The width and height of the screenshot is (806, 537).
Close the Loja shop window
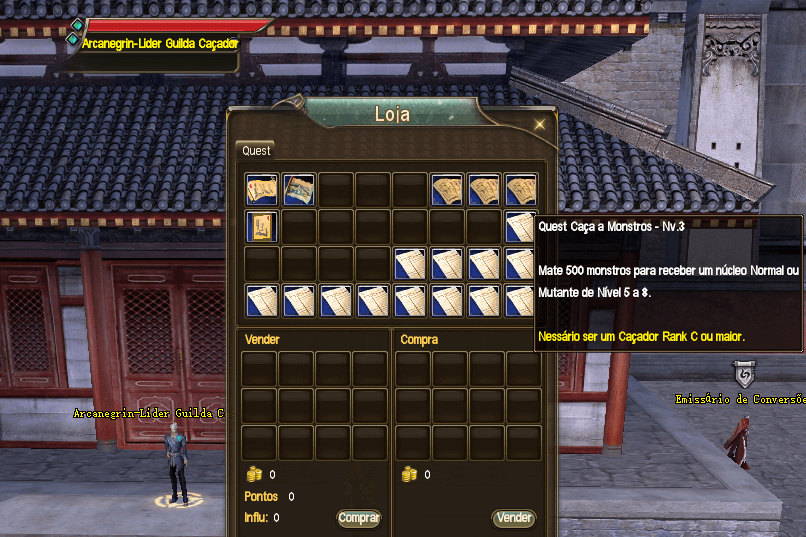click(x=540, y=125)
